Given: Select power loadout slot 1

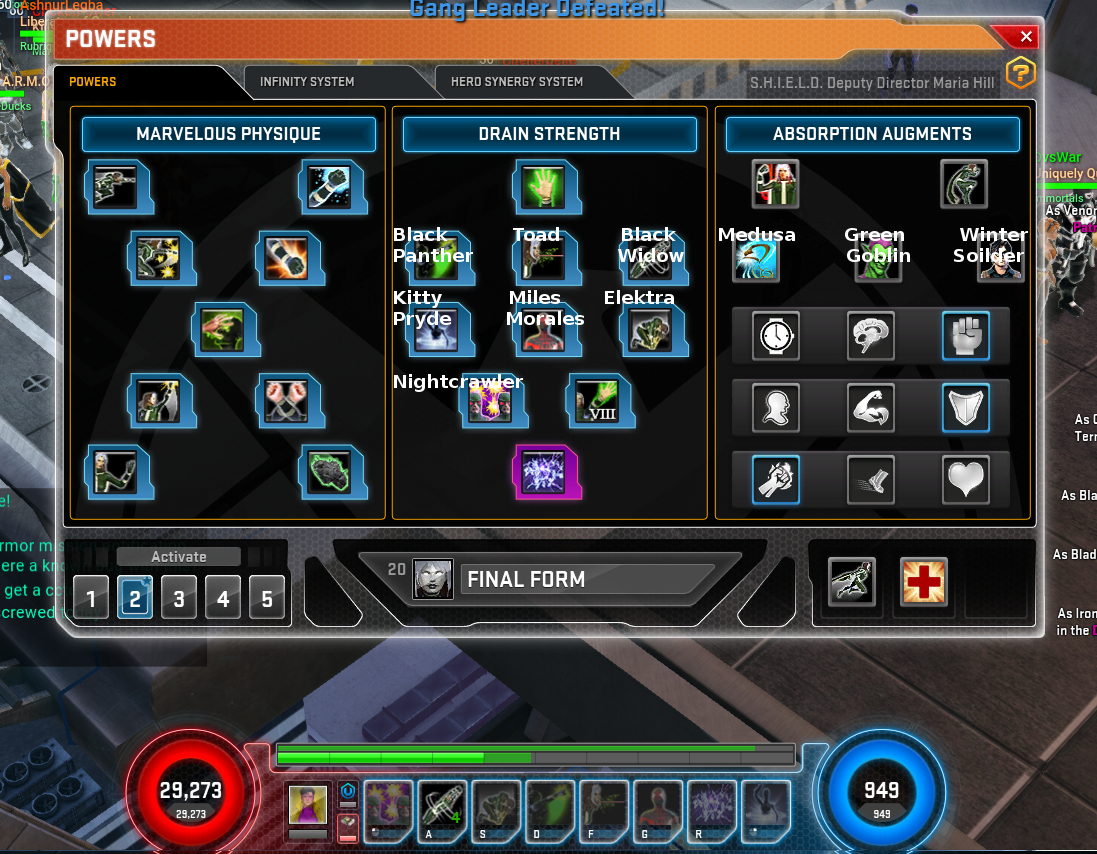Looking at the screenshot, I should [x=91, y=599].
